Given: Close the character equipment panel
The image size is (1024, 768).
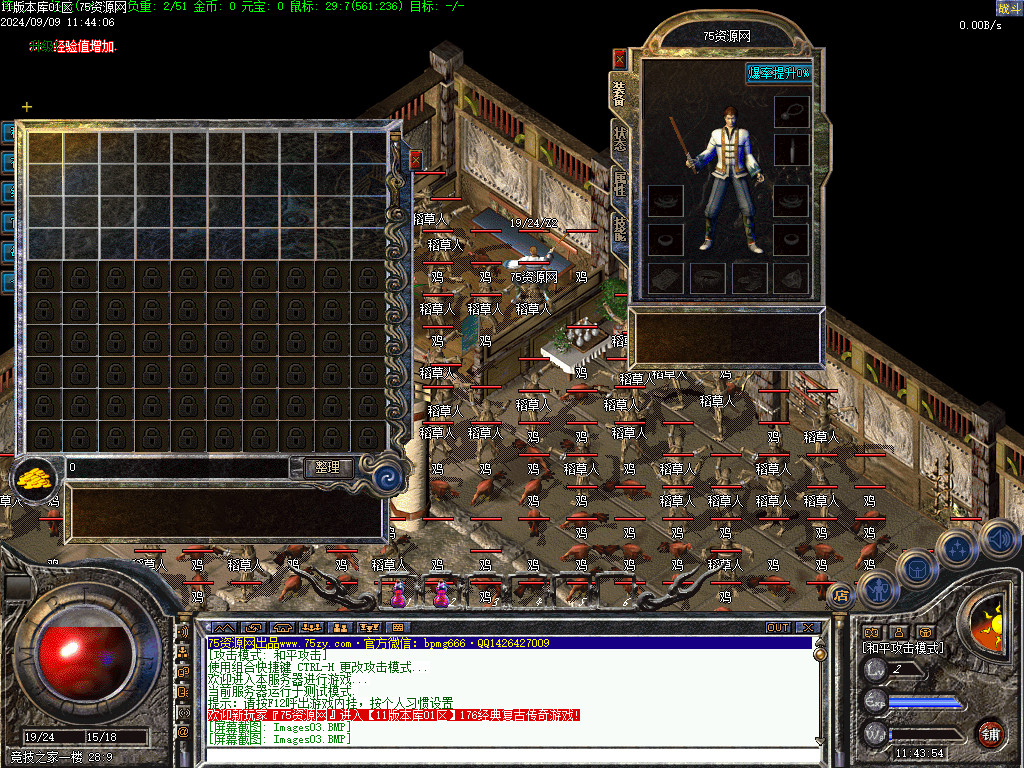Looking at the screenshot, I should [x=620, y=57].
